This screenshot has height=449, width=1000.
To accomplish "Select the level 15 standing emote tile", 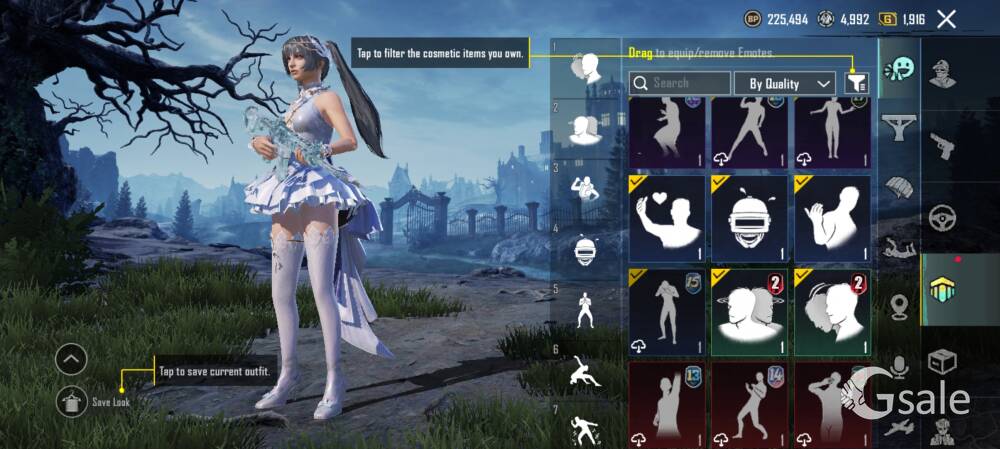I will tap(667, 311).
